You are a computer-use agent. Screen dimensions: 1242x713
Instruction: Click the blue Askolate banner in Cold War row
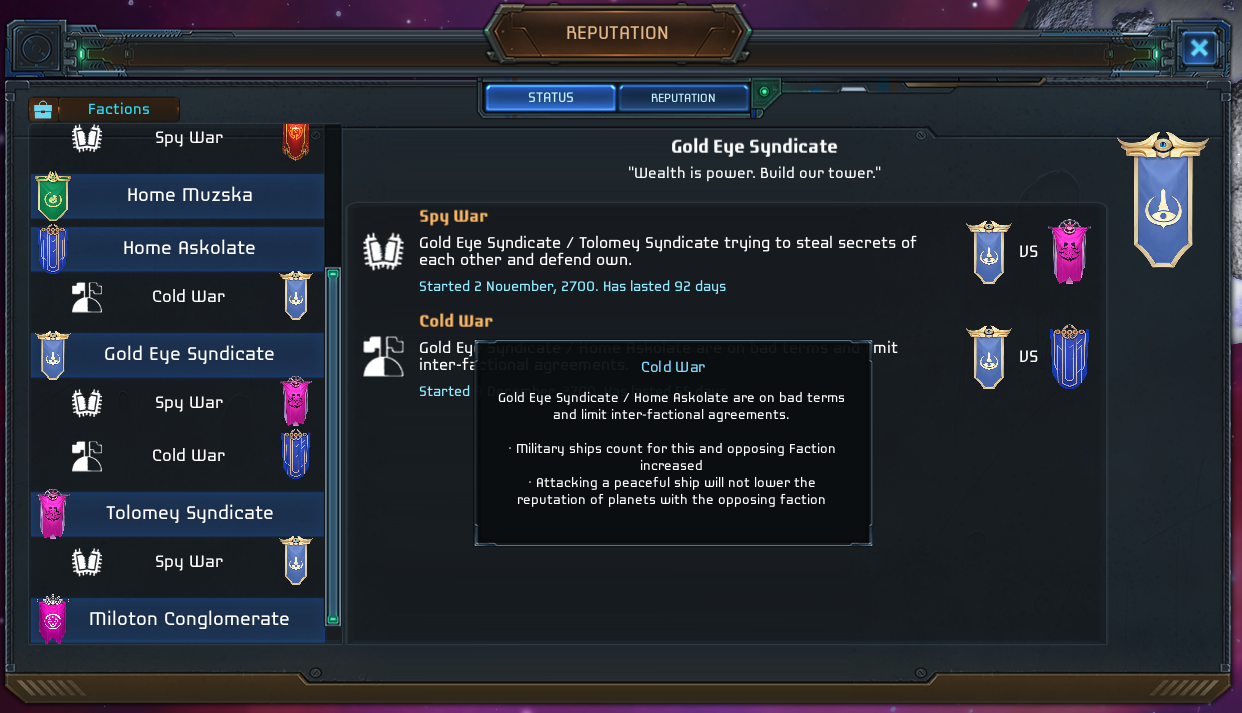[1068, 357]
